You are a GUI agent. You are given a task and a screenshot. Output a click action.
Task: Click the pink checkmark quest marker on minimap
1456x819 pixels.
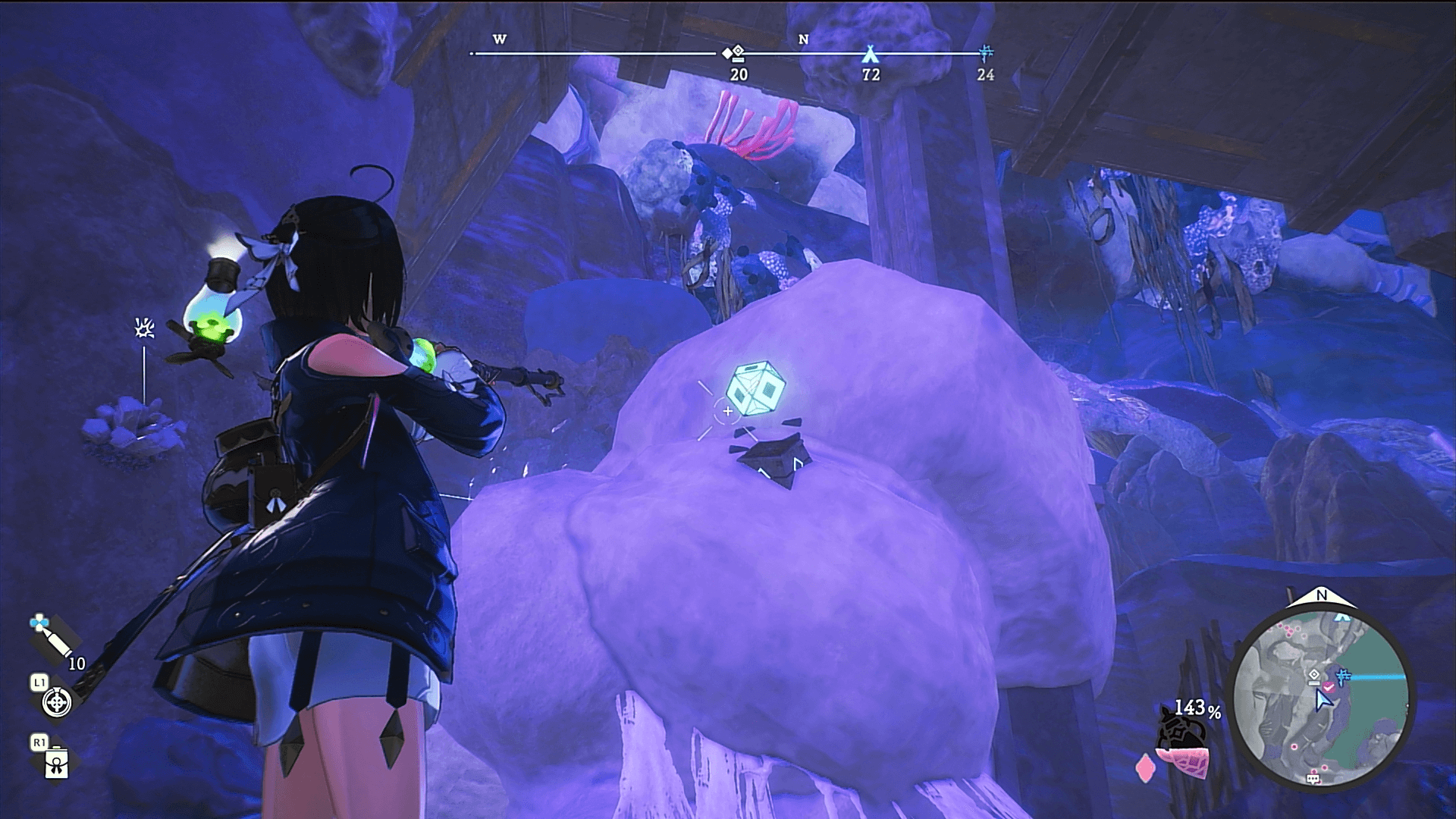pos(1329,686)
